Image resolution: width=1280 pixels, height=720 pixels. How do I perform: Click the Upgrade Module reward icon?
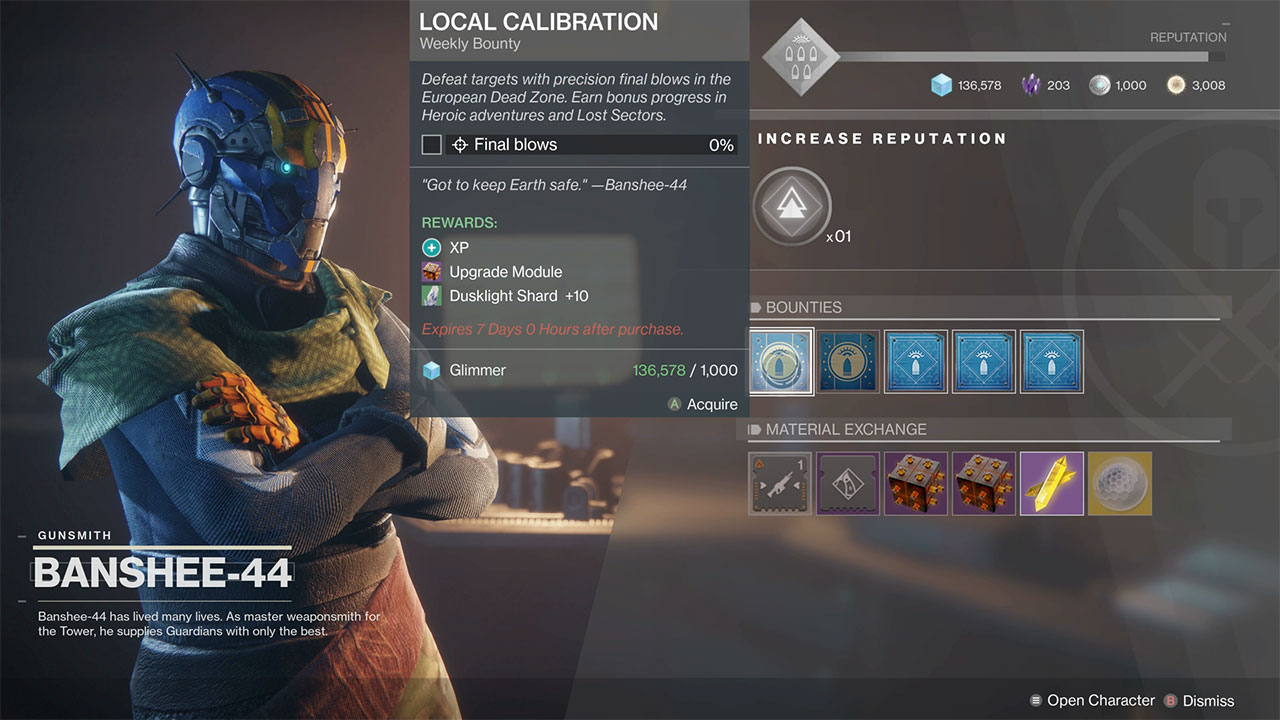click(x=430, y=271)
